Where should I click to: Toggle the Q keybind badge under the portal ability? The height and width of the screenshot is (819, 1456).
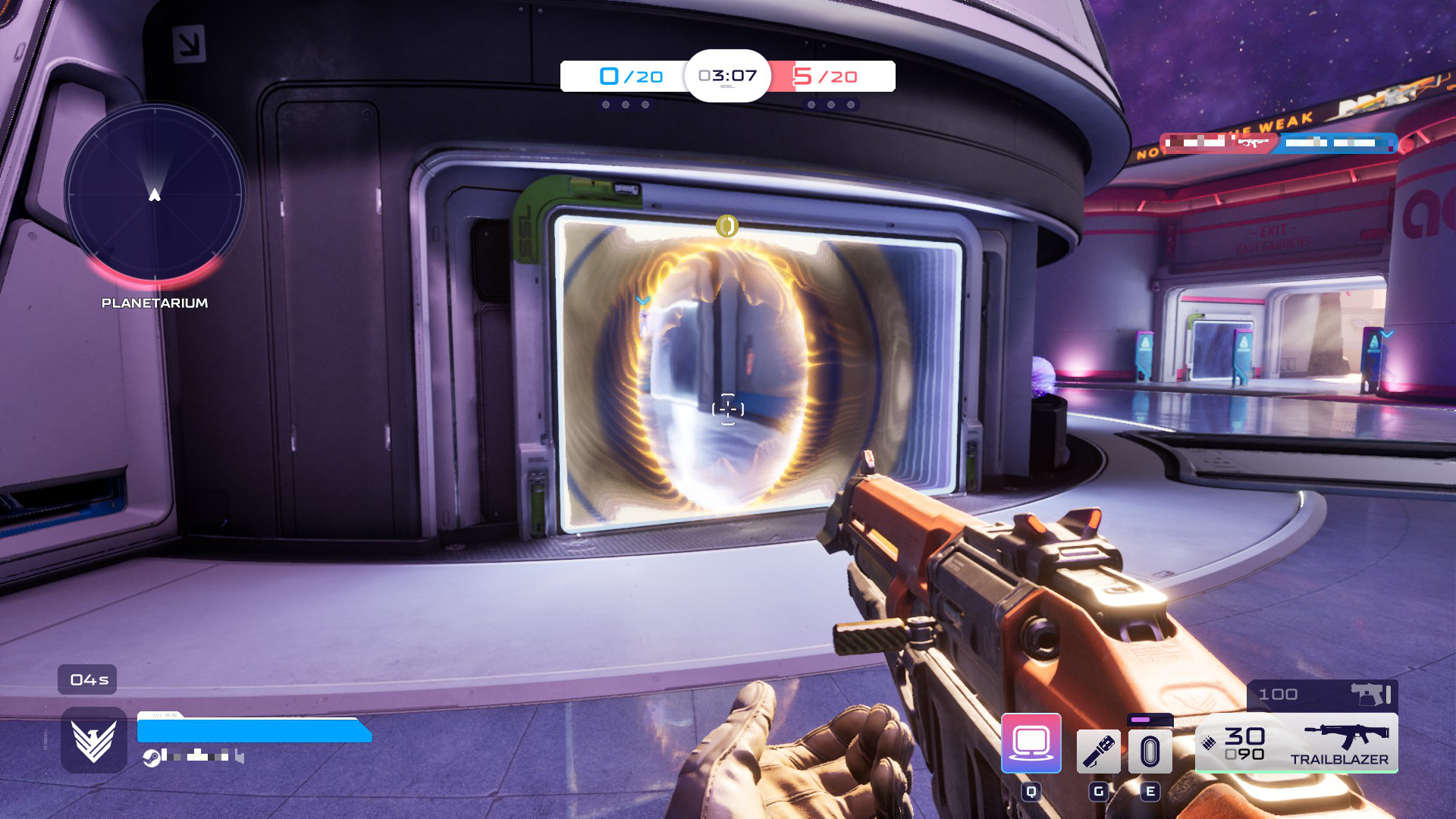pyautogui.click(x=1031, y=792)
